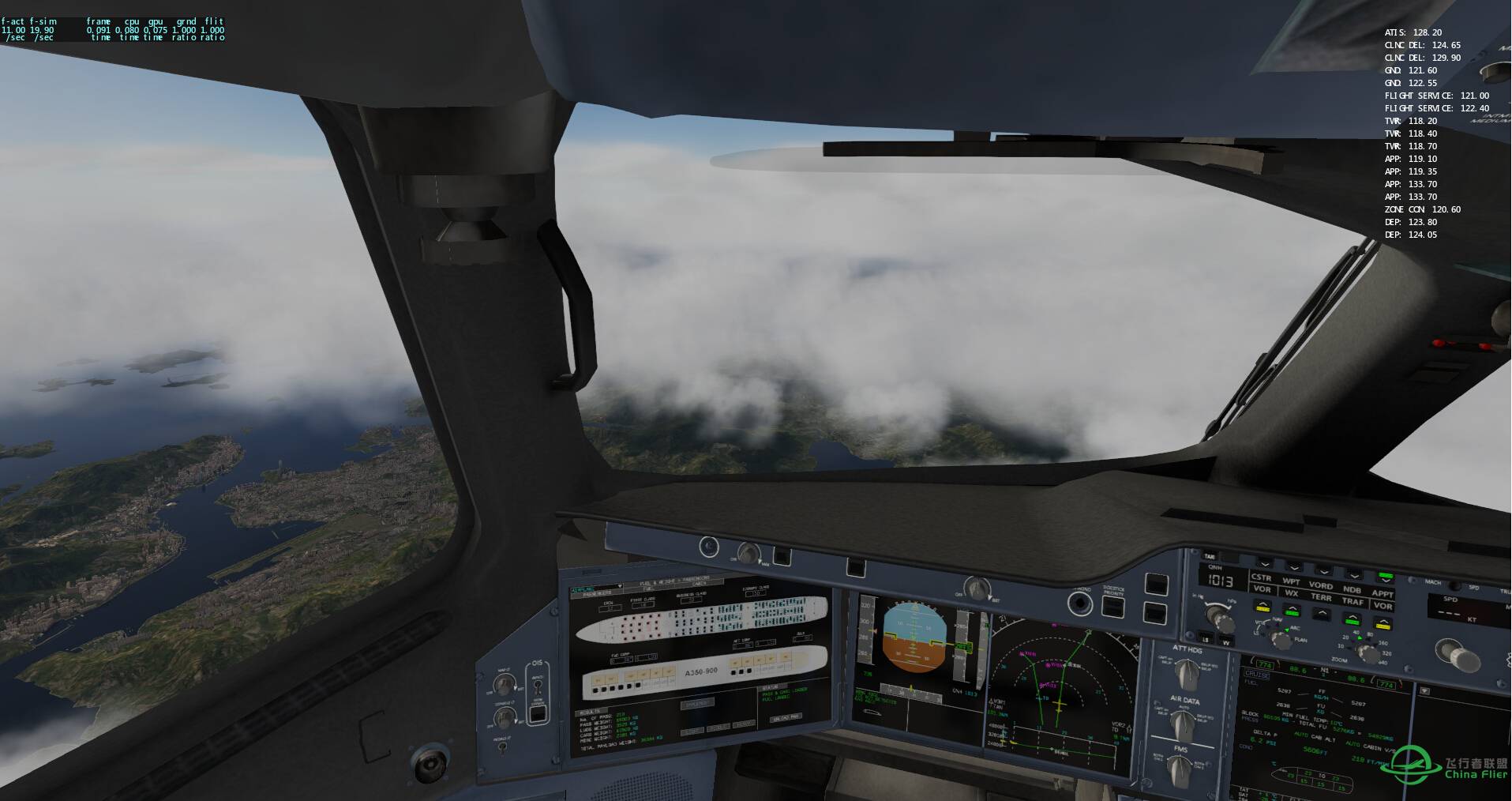This screenshot has width=1512, height=801.
Task: Set the ND mode selector to PLAN
Action: (x=1299, y=641)
